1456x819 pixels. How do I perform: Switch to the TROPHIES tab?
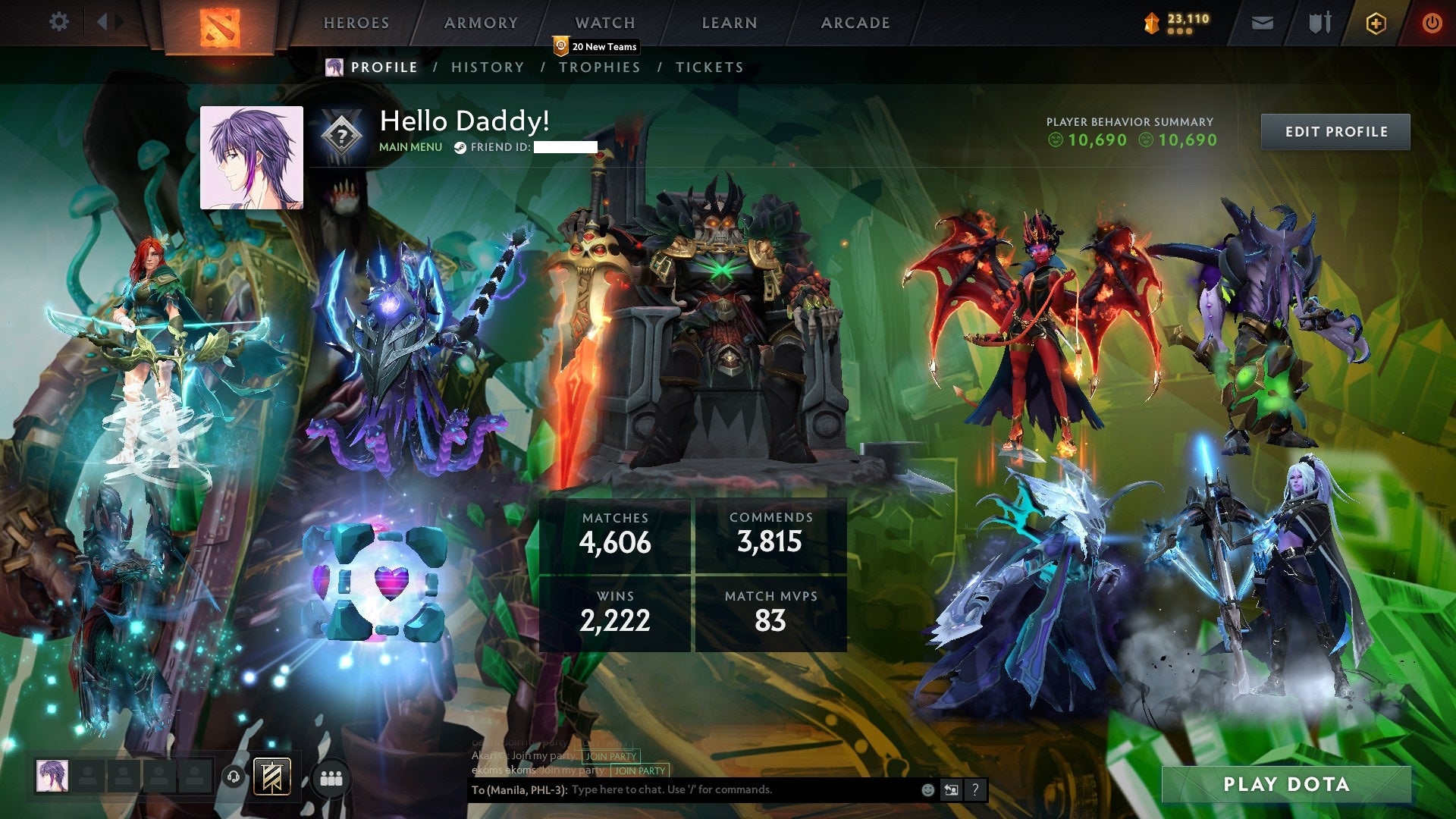point(600,67)
